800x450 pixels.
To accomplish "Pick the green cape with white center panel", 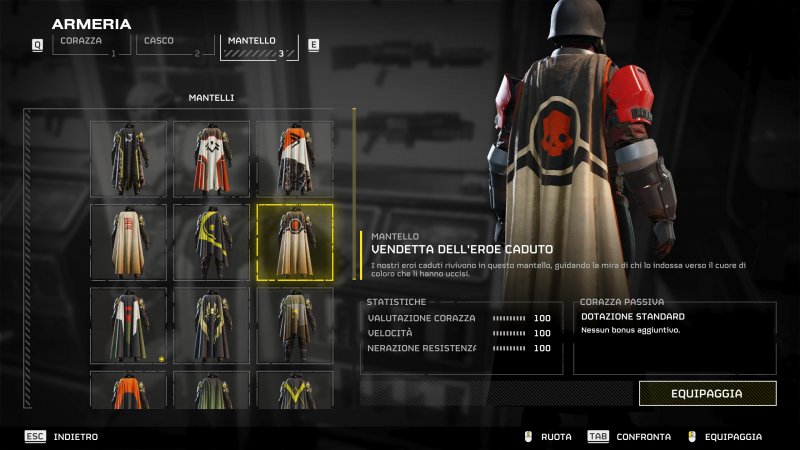I will (x=129, y=325).
